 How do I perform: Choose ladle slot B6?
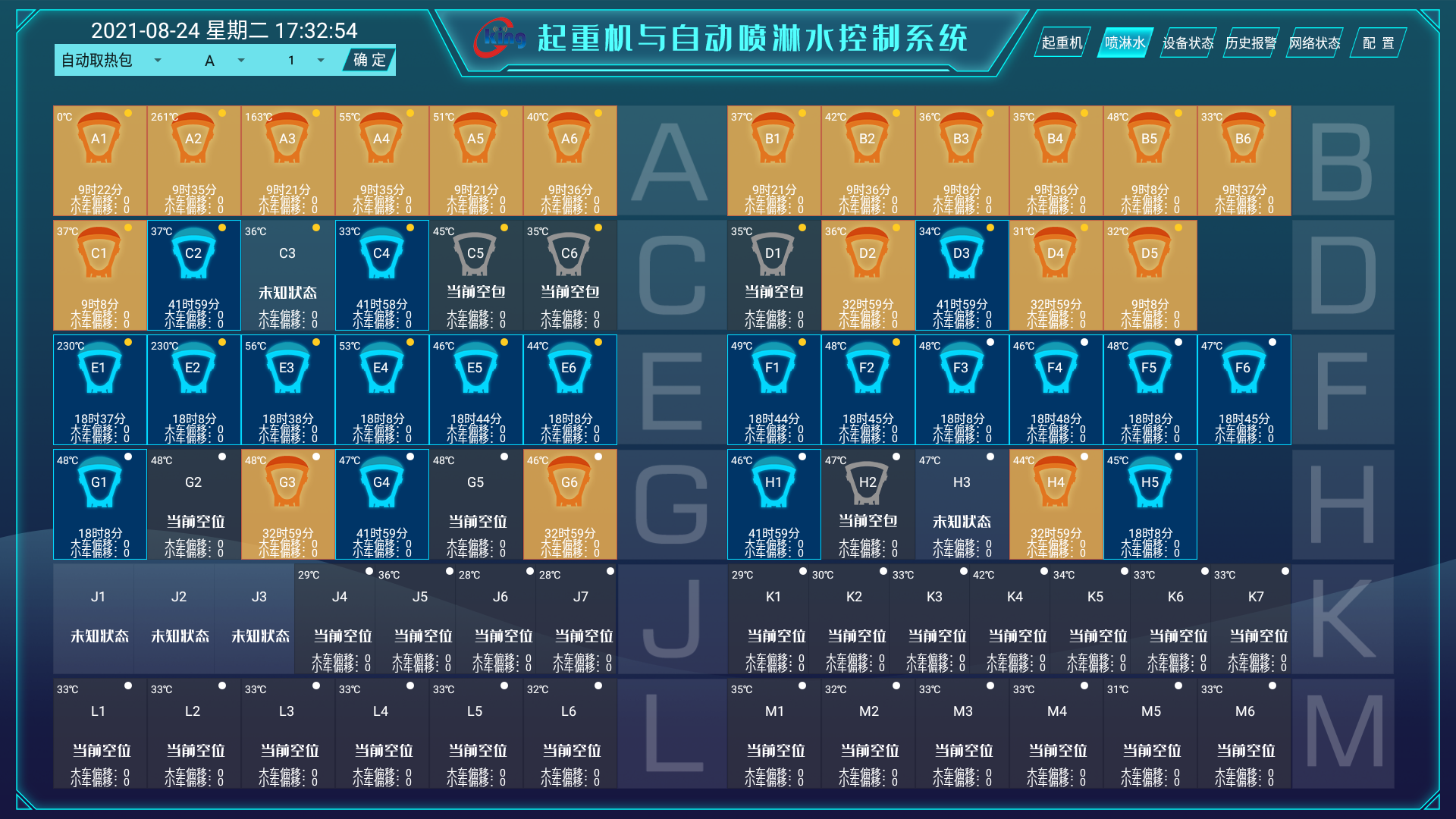[x=1244, y=161]
